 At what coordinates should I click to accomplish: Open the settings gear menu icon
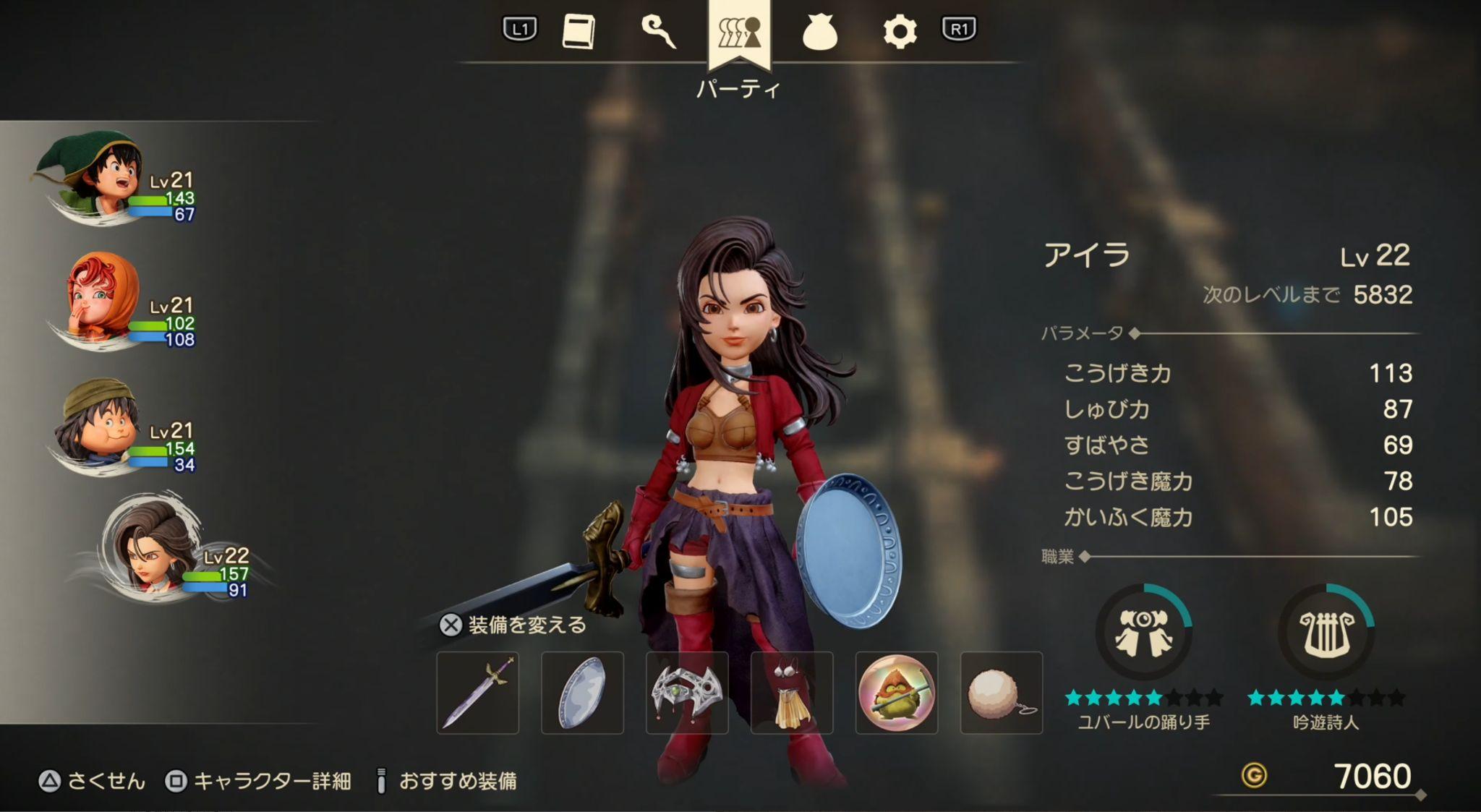click(x=903, y=30)
